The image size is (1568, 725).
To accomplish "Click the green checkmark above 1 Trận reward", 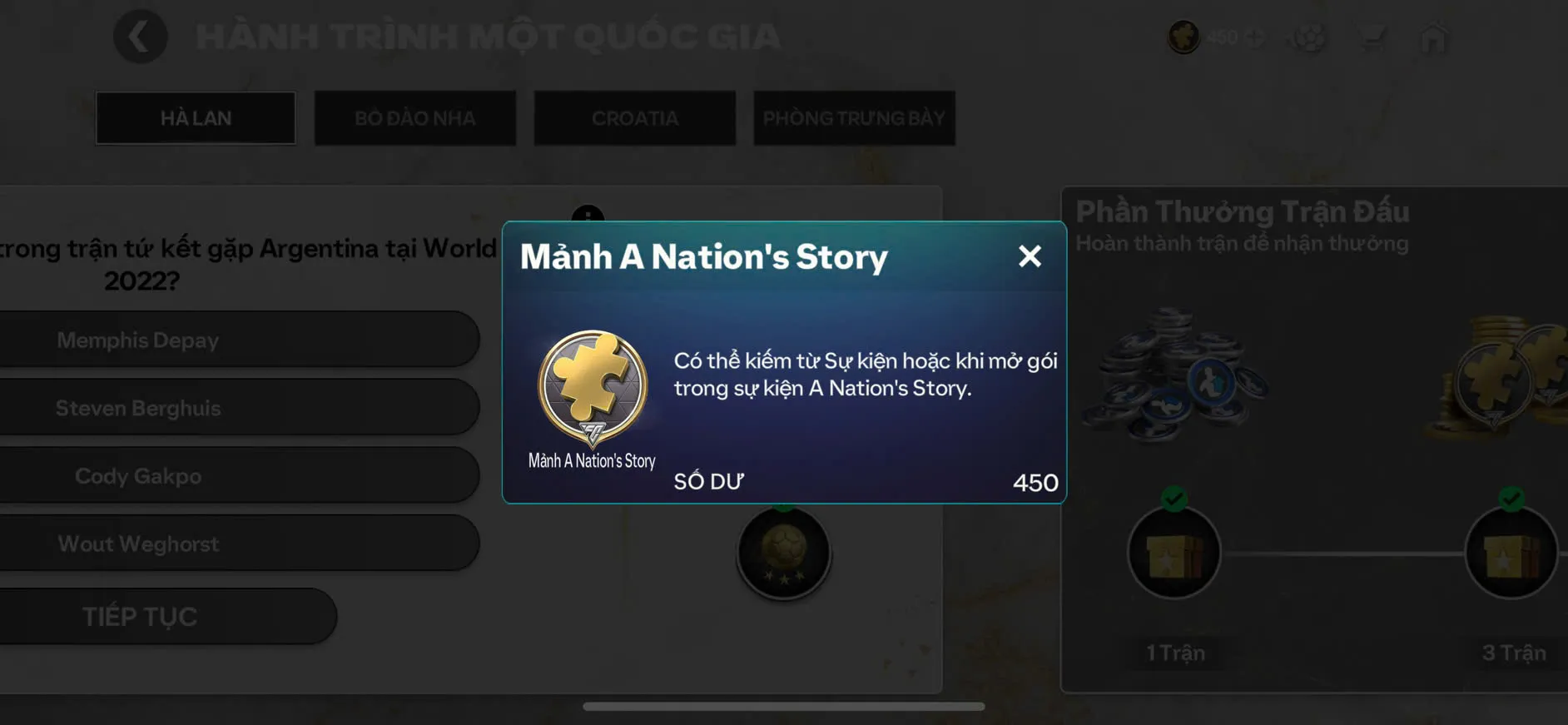I will coord(1174,499).
